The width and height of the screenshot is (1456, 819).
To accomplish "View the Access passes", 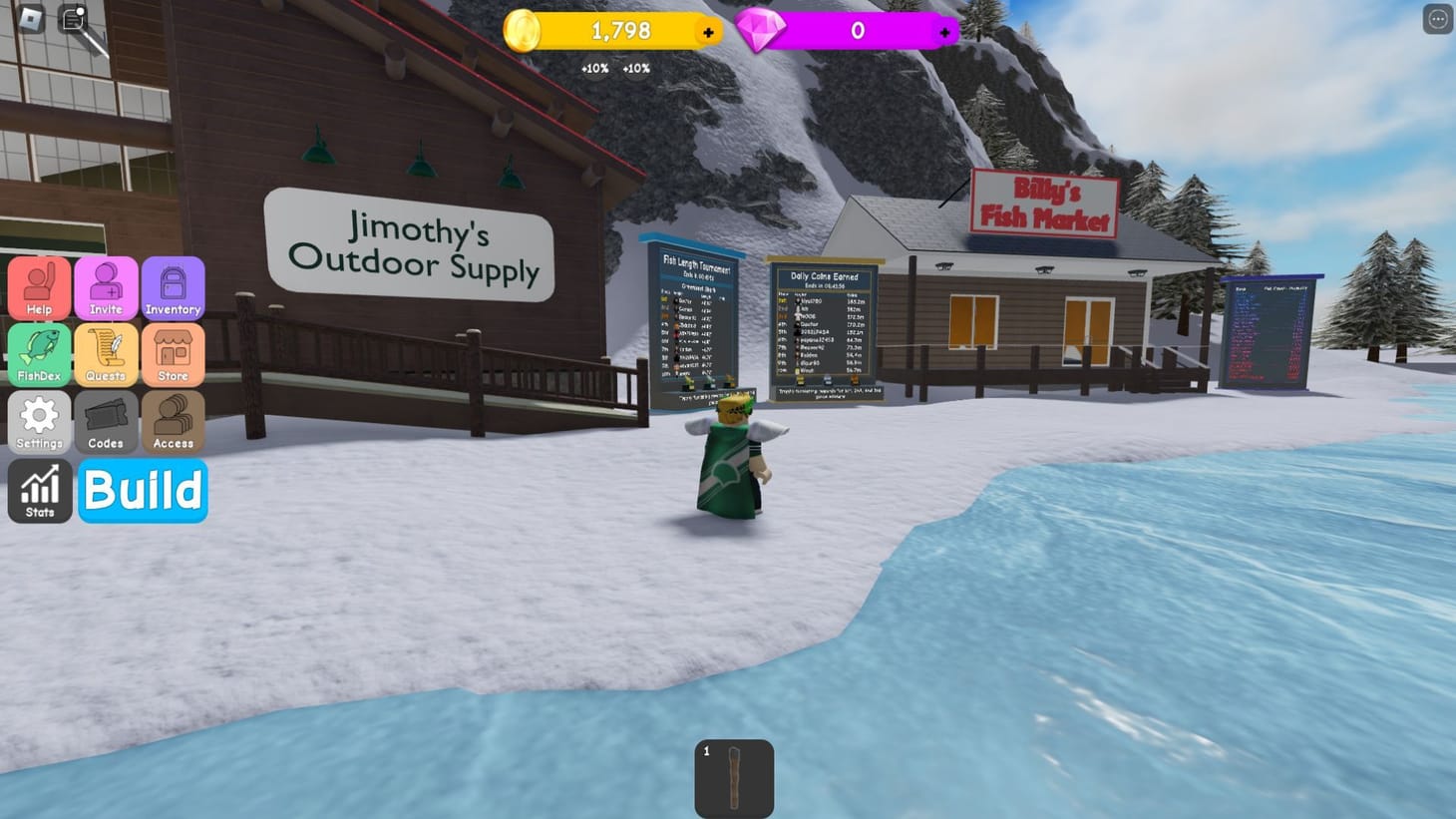I will [173, 421].
